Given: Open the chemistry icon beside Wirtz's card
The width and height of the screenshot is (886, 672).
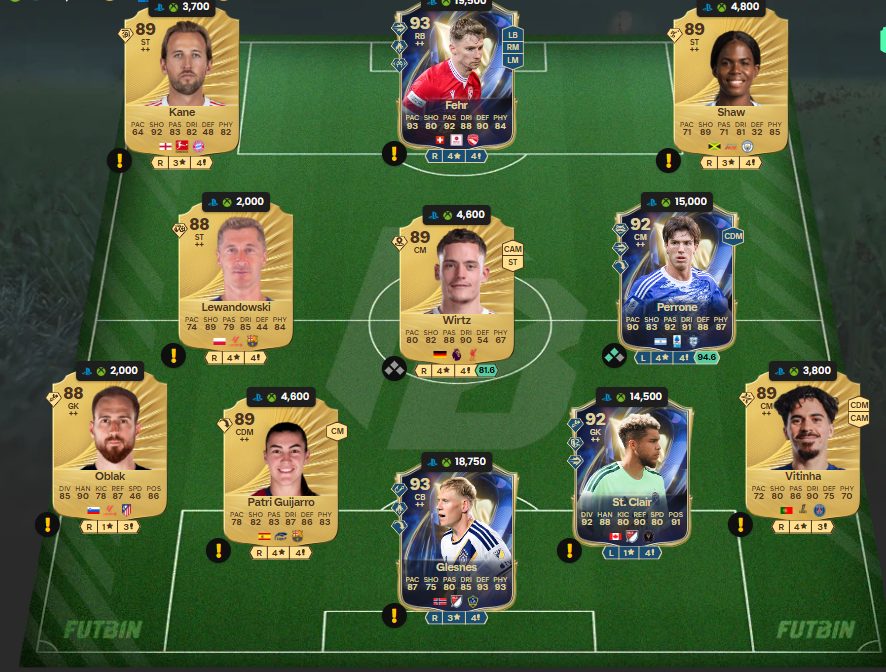Looking at the screenshot, I should (394, 368).
